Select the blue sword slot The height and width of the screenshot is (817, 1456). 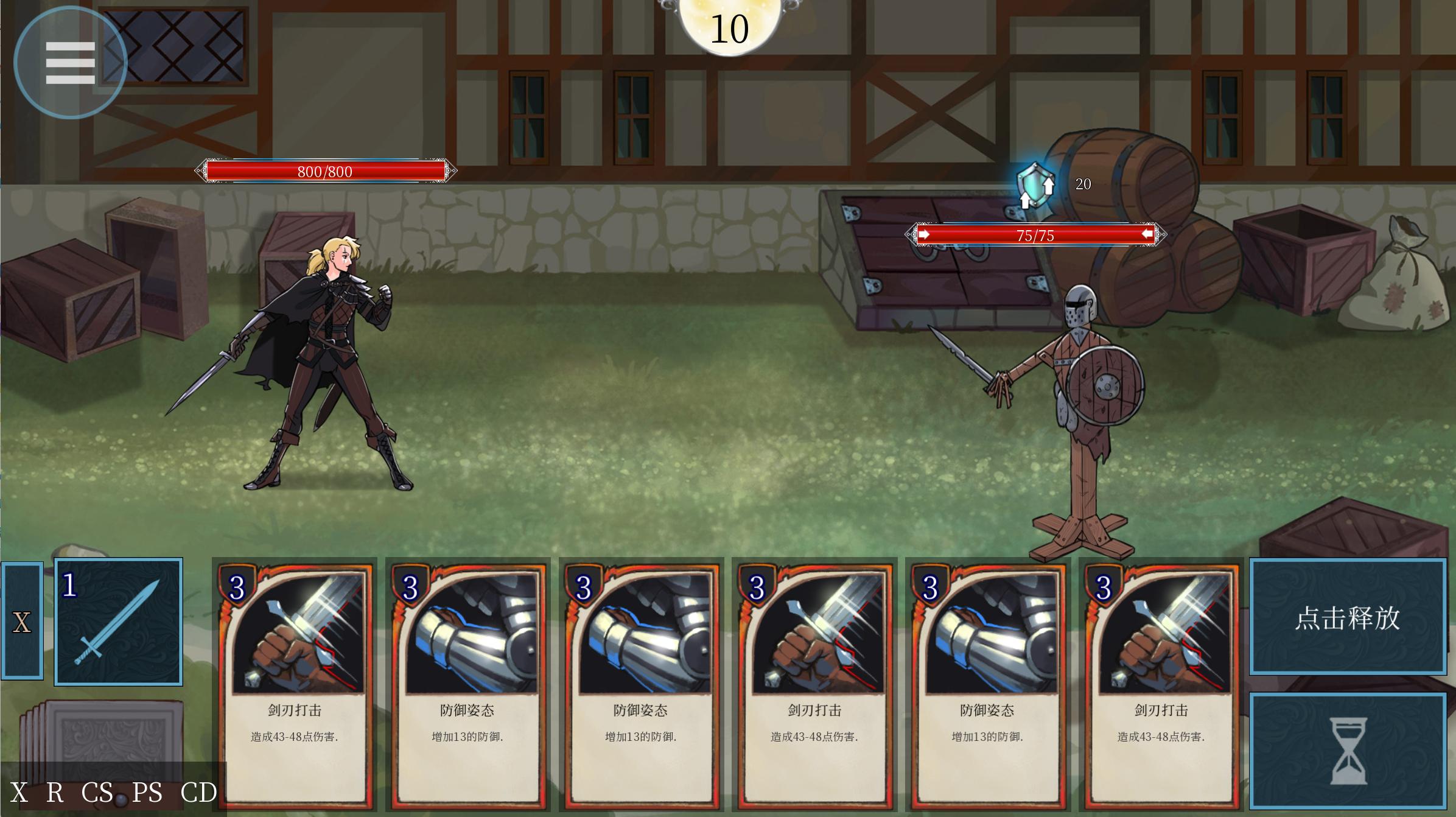click(119, 622)
